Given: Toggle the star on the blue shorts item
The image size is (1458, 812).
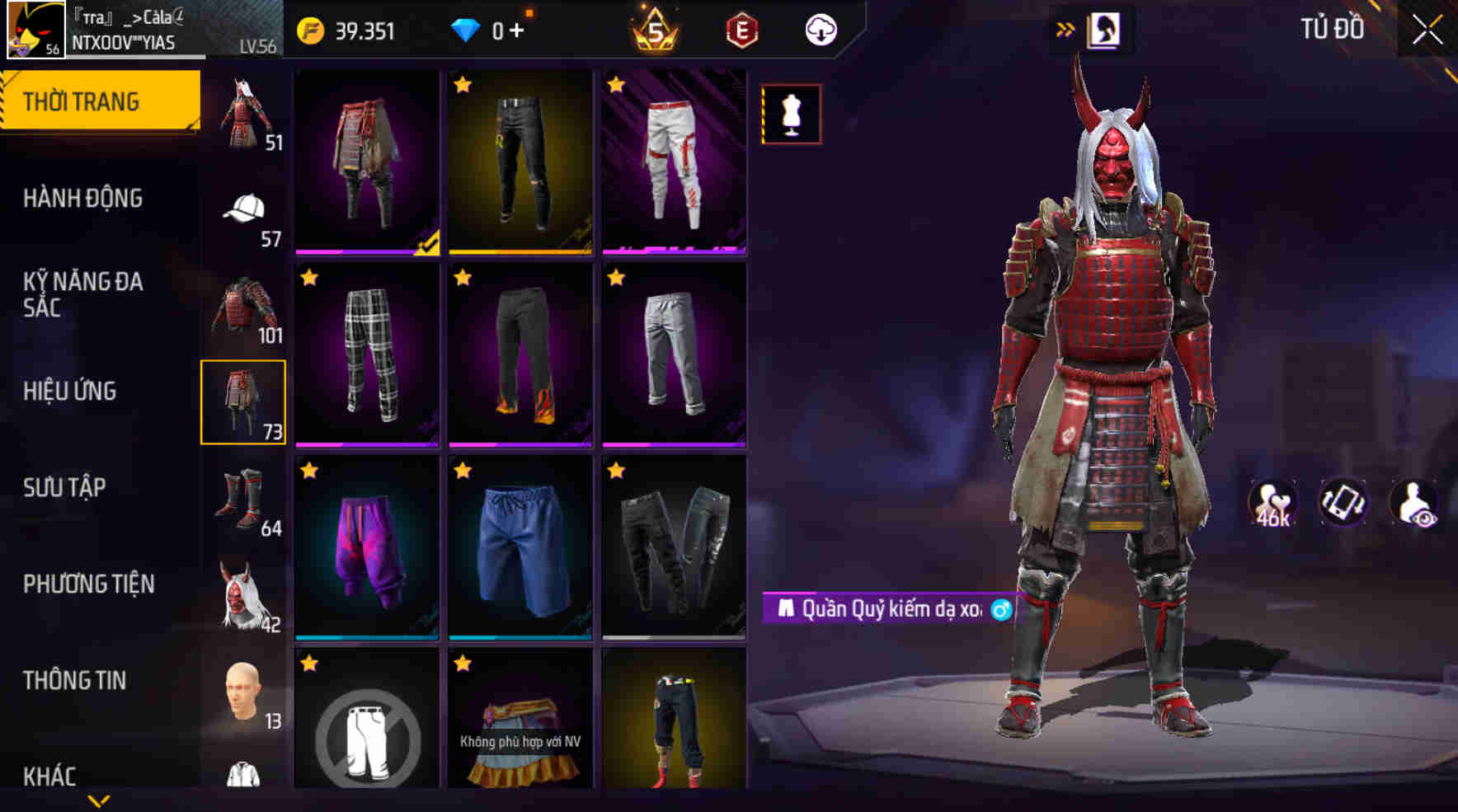Looking at the screenshot, I should (463, 472).
